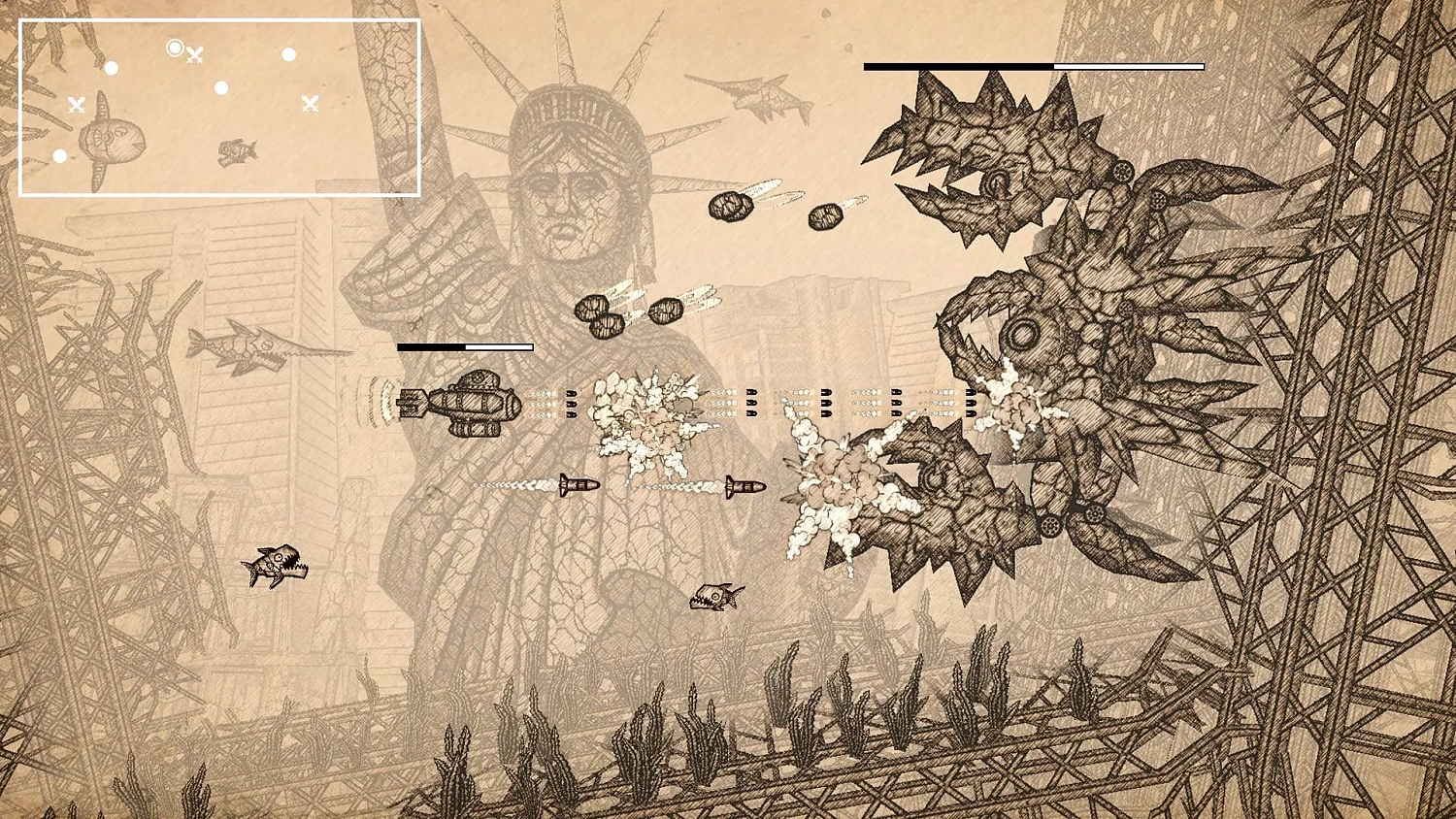Screen dimensions: 1456x819
Task: Click the debris chunks falling near the top
Action: coord(733,209)
